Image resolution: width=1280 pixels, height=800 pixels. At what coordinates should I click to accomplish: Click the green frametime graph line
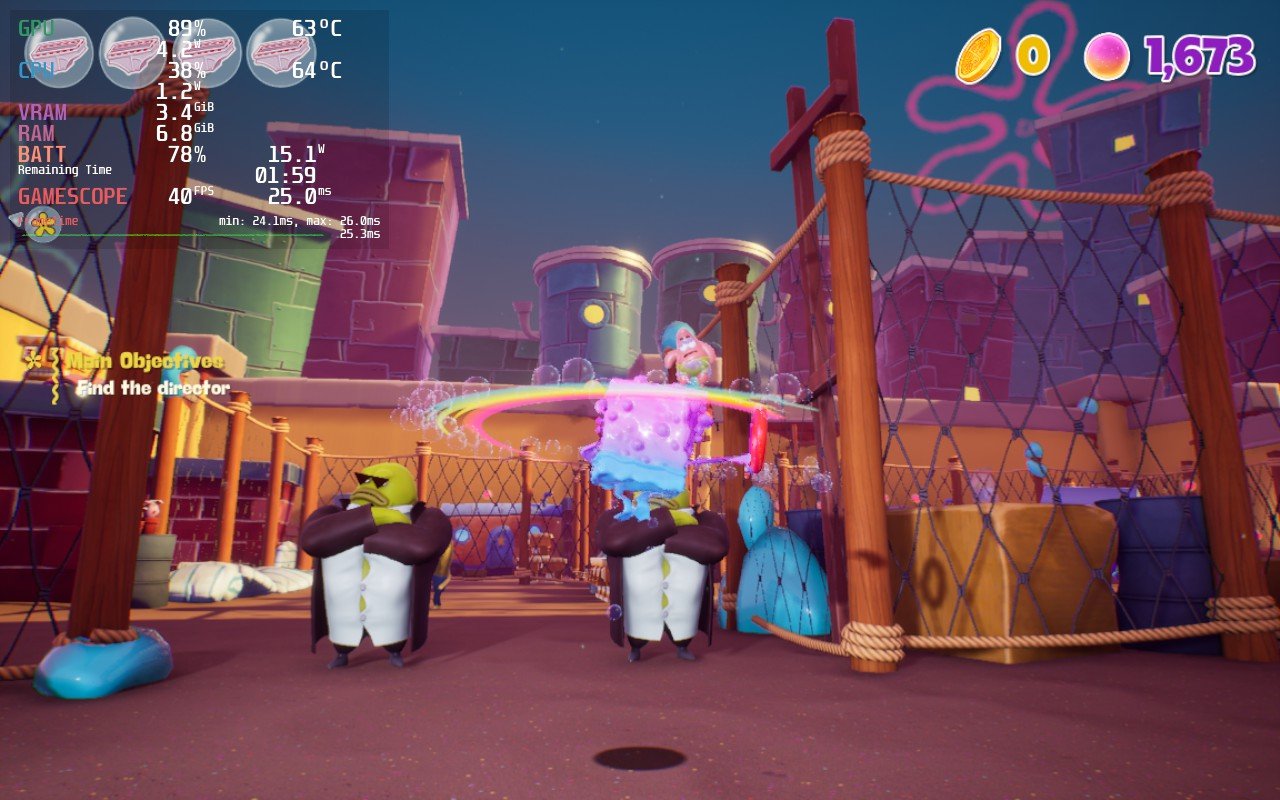[200, 233]
